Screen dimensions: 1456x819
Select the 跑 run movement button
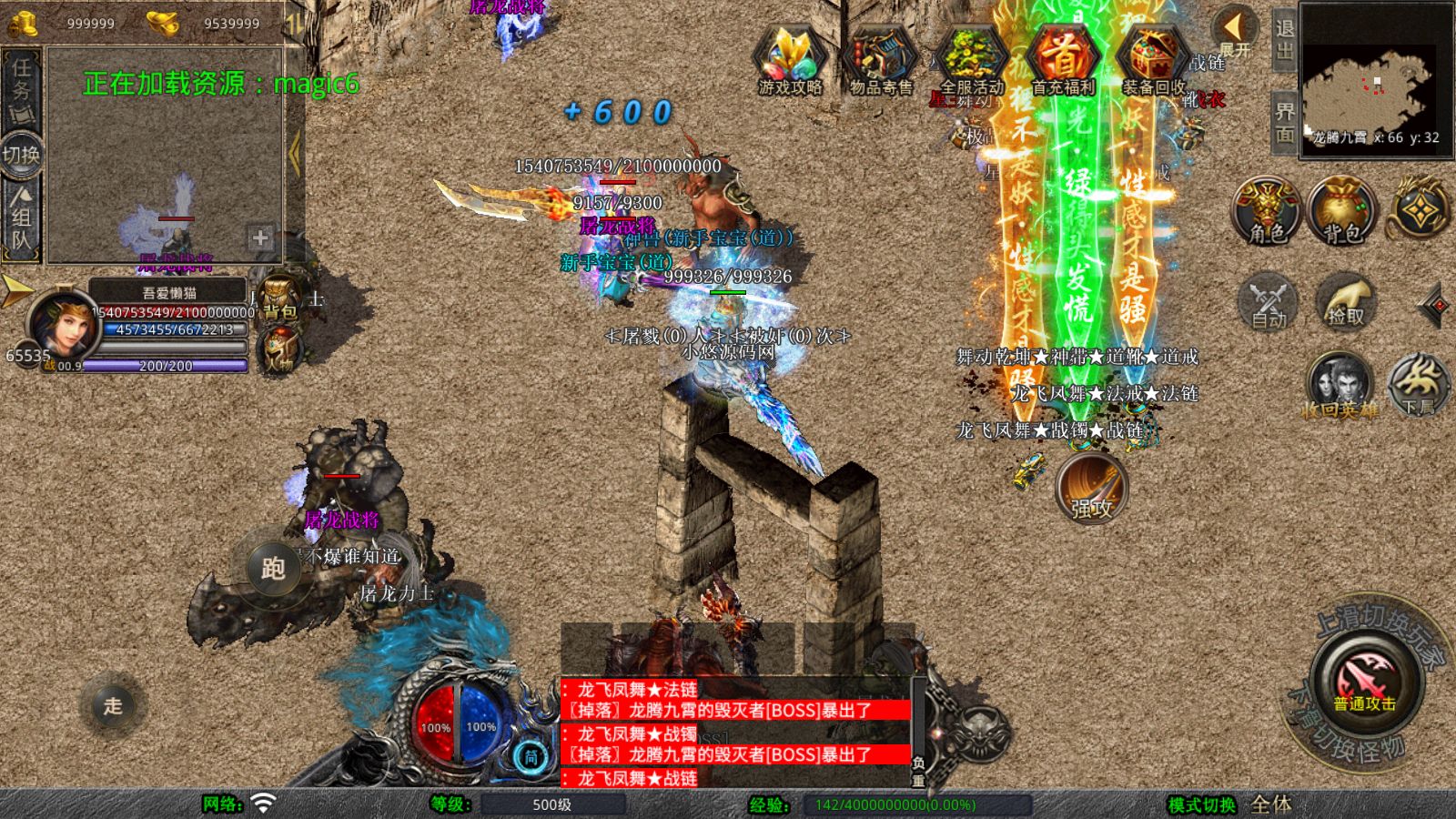[273, 568]
